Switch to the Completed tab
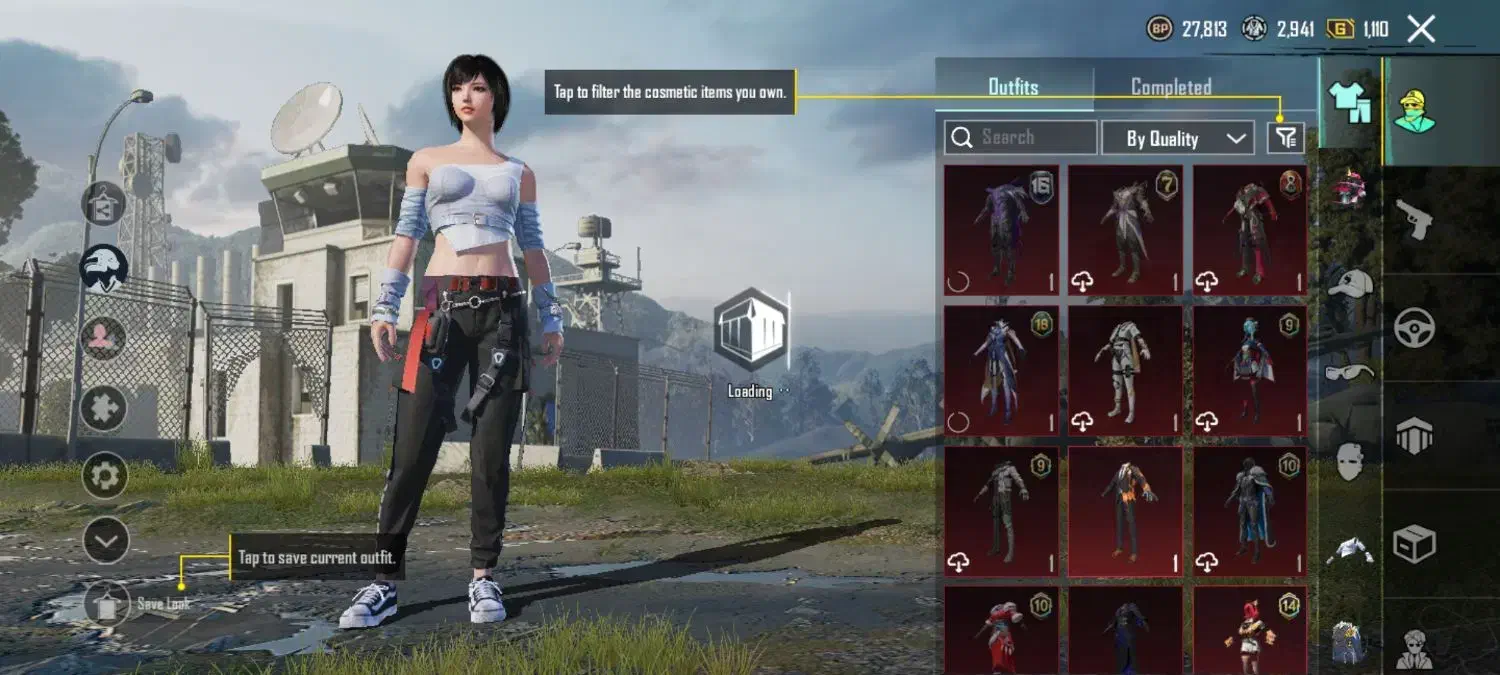The height and width of the screenshot is (675, 1500). [1171, 87]
